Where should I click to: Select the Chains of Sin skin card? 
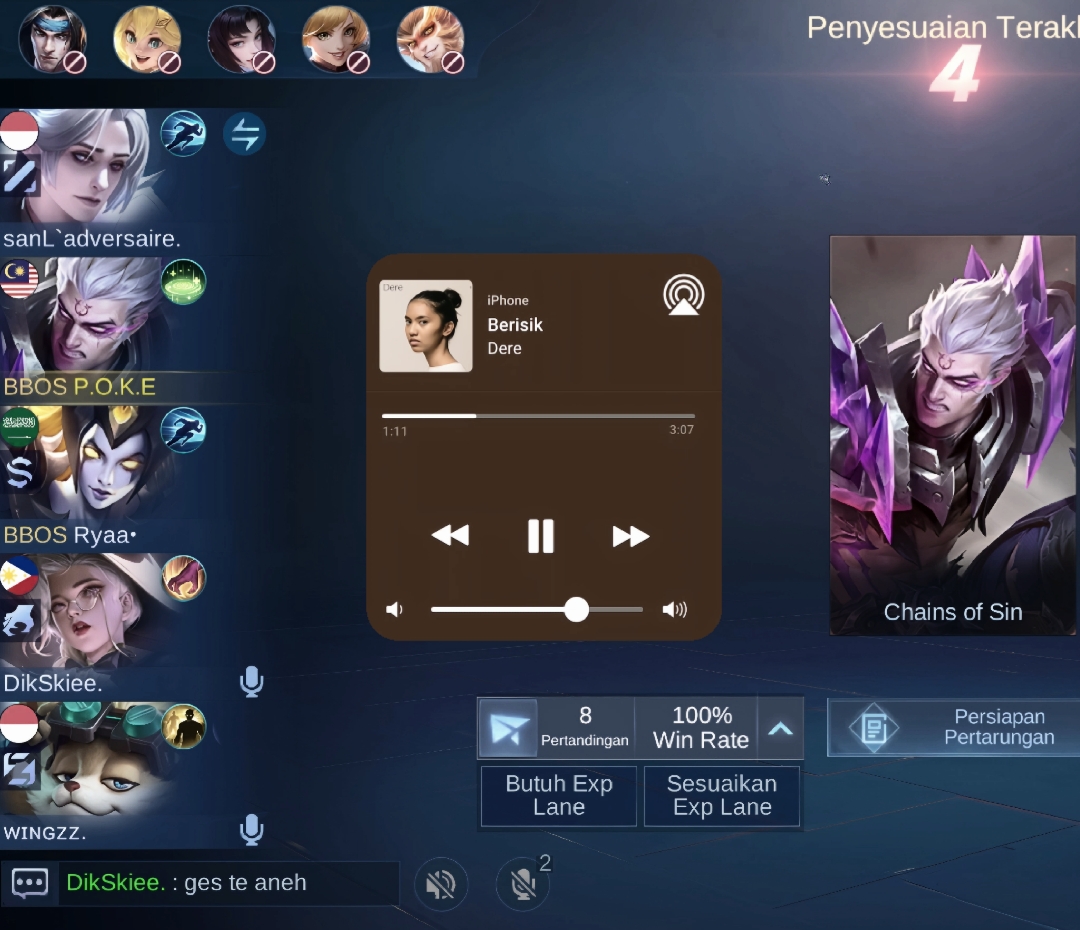click(x=953, y=435)
